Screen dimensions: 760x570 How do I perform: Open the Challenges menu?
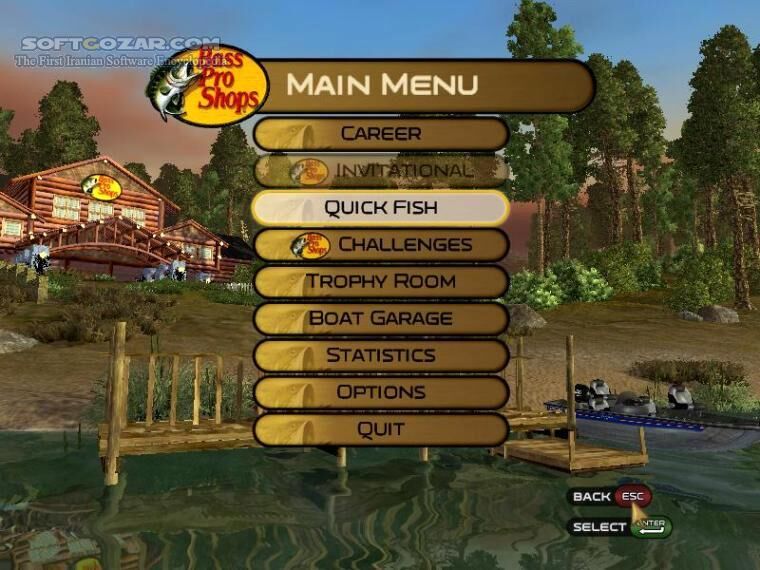coord(381,245)
